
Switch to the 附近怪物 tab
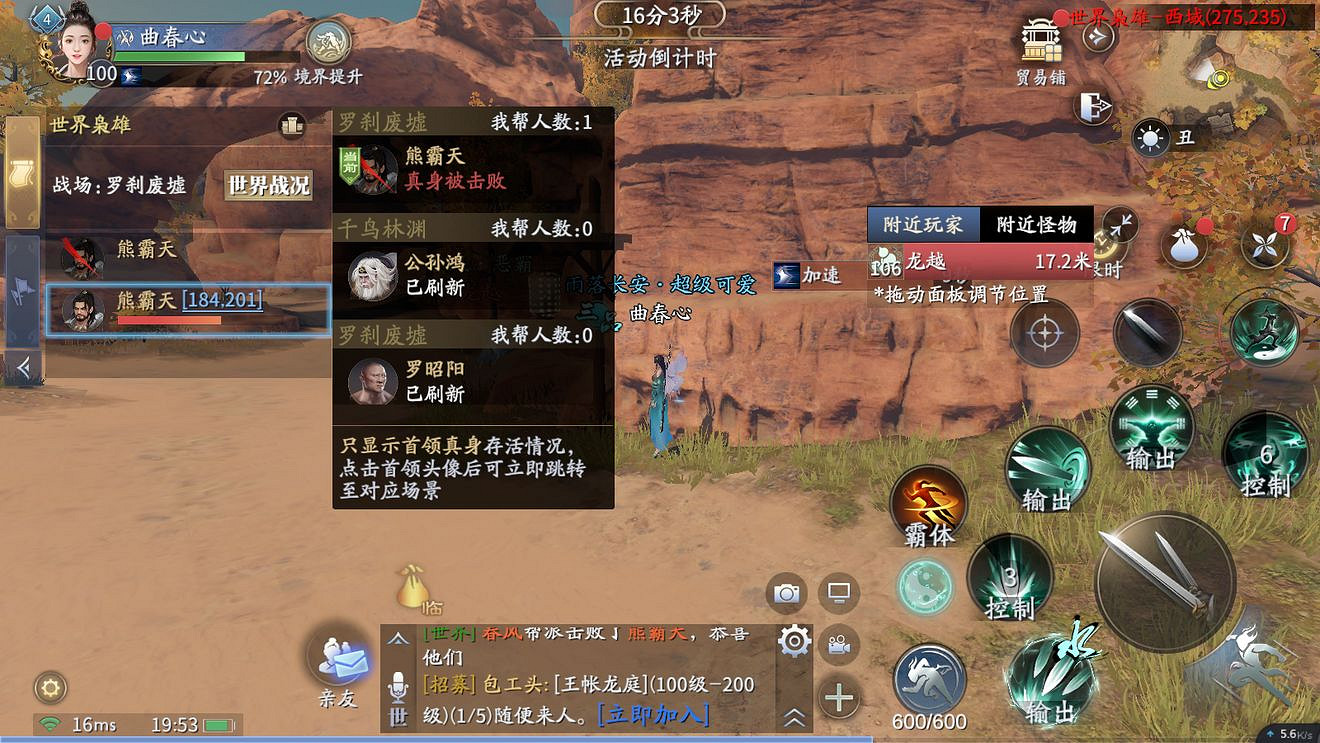[x=1037, y=224]
